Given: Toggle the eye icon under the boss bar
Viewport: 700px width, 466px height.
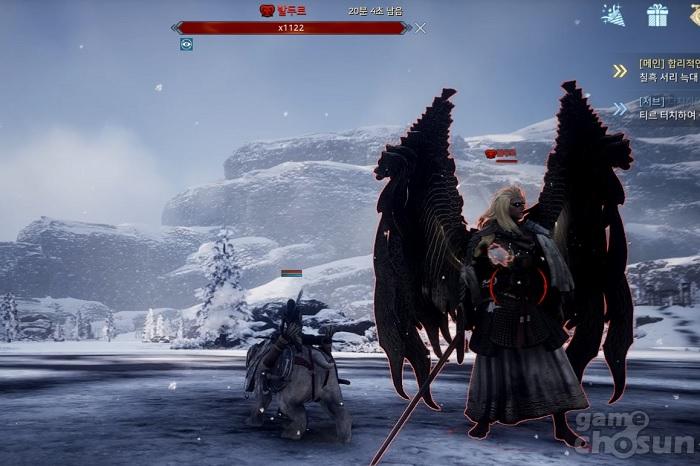Looking at the screenshot, I should [x=186, y=44].
